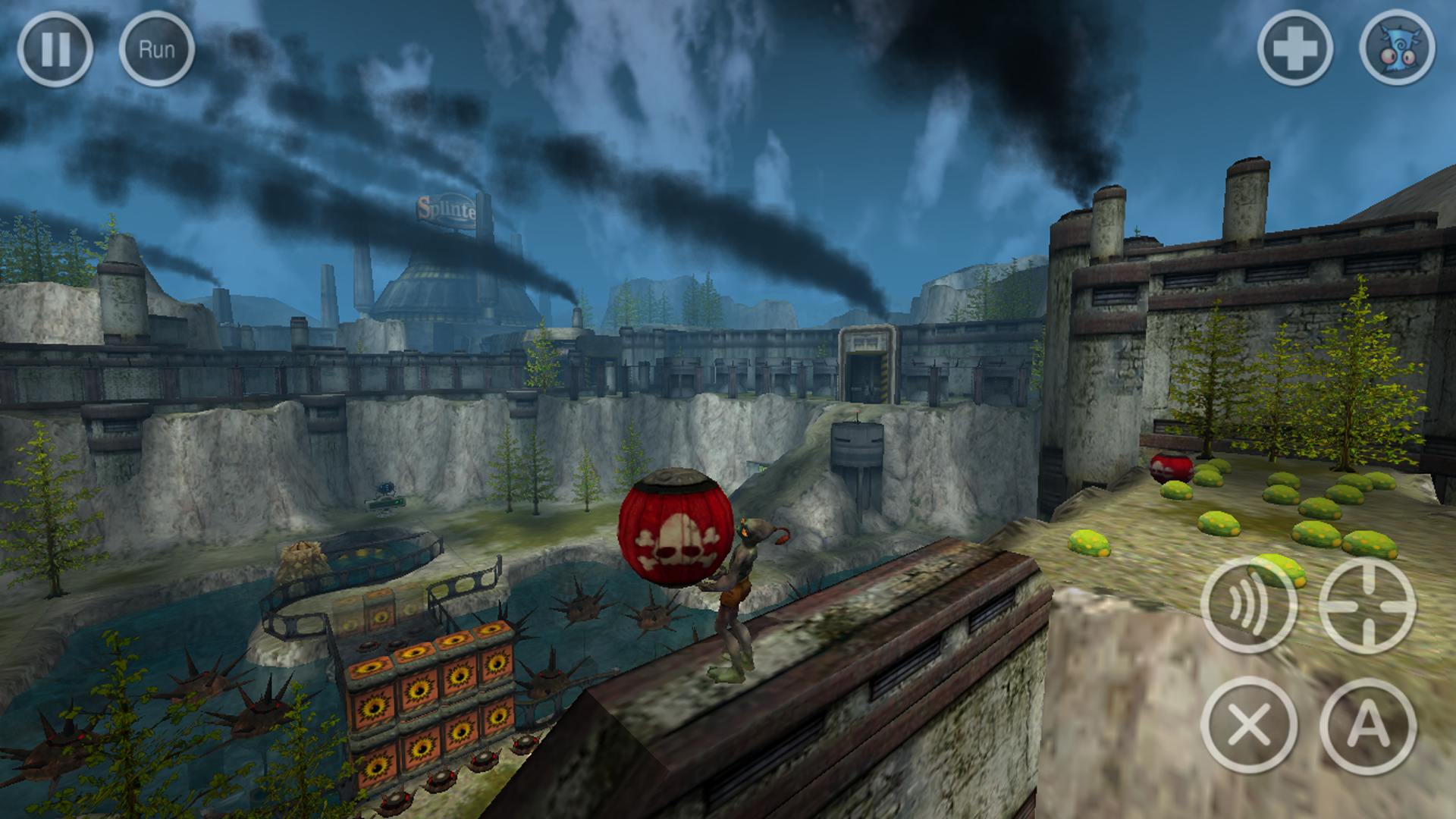Tap the pause icon
1456x819 pixels.
[57, 48]
